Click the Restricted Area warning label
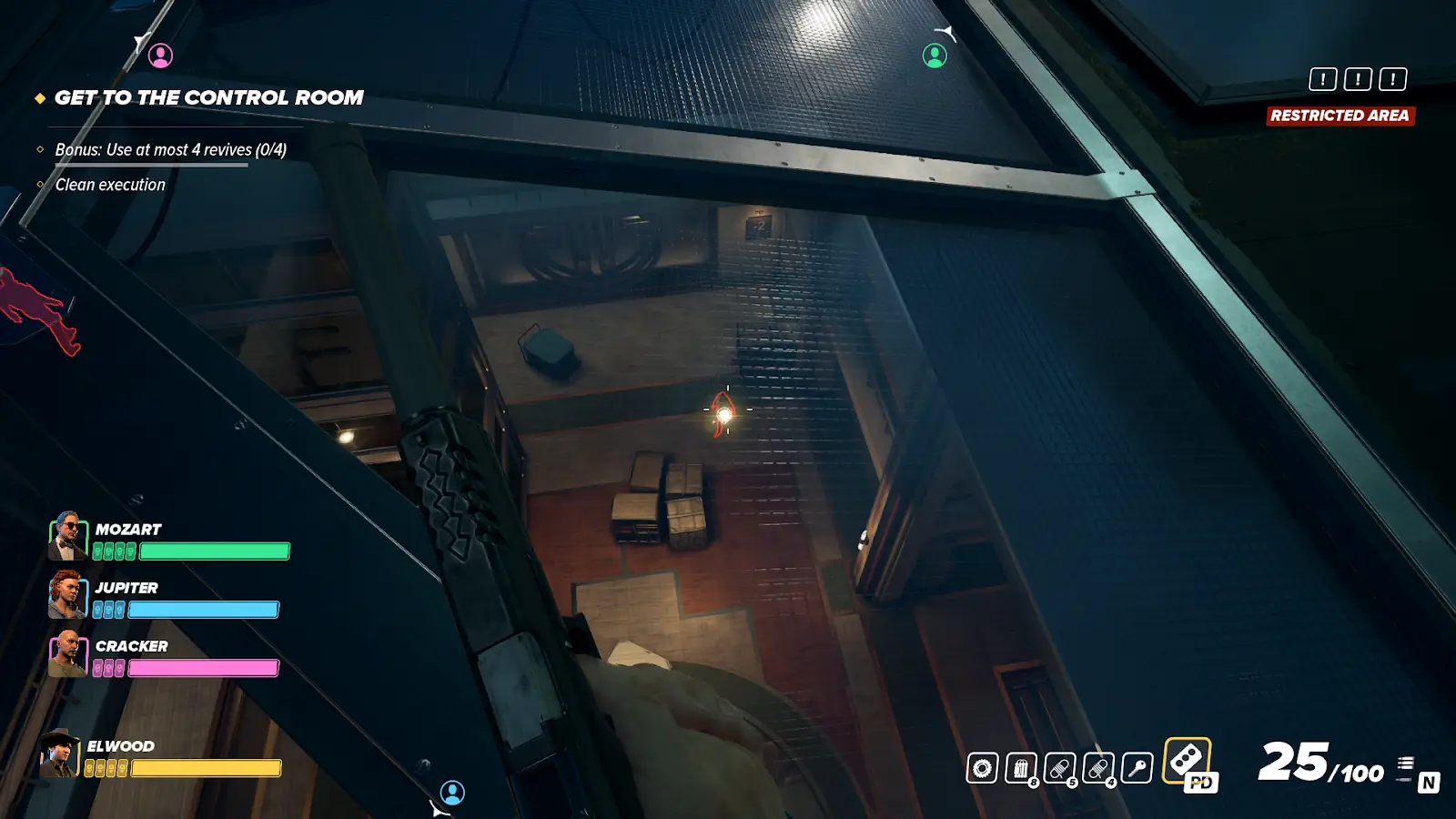 click(x=1340, y=116)
